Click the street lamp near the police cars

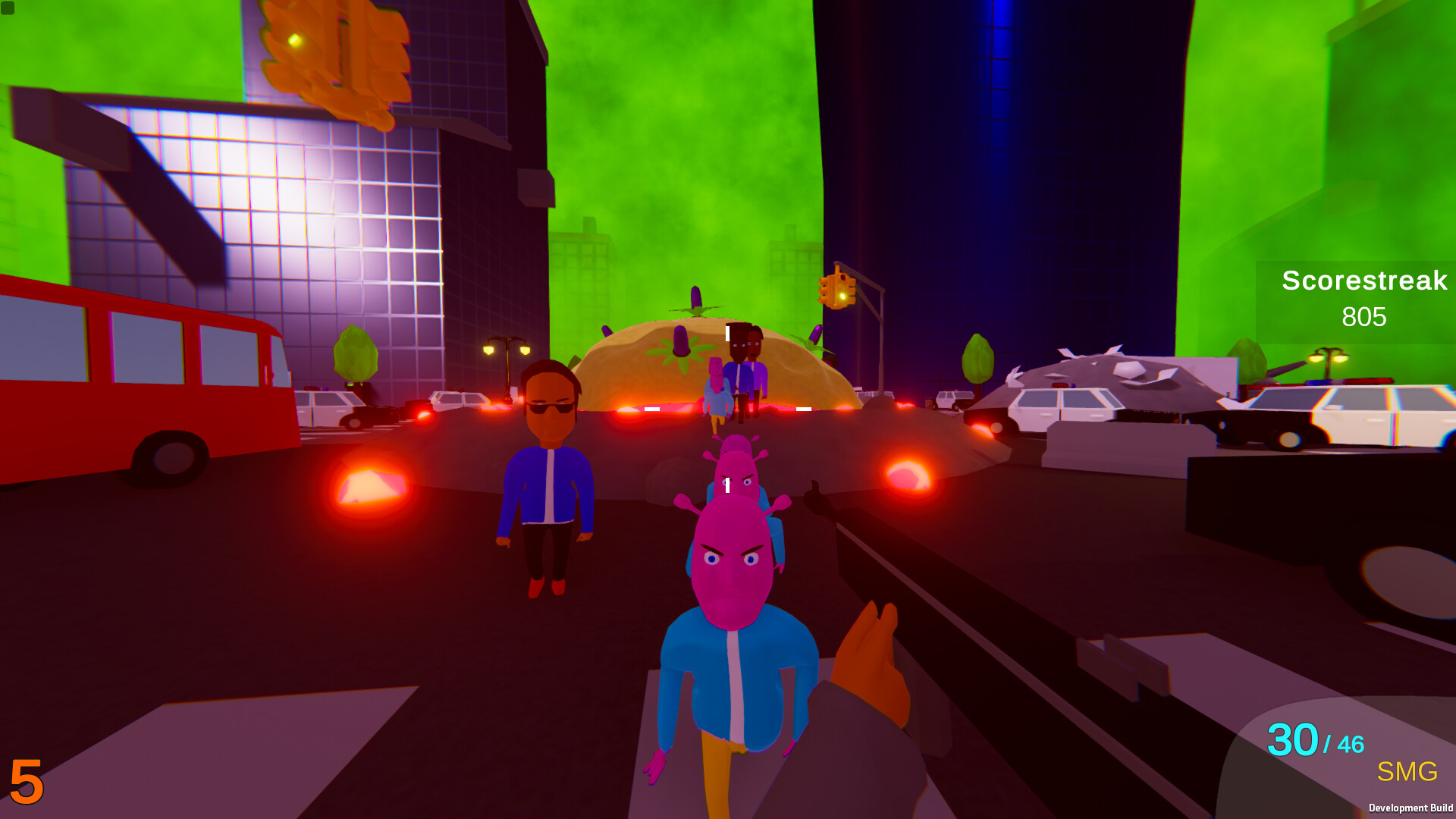[507, 349]
